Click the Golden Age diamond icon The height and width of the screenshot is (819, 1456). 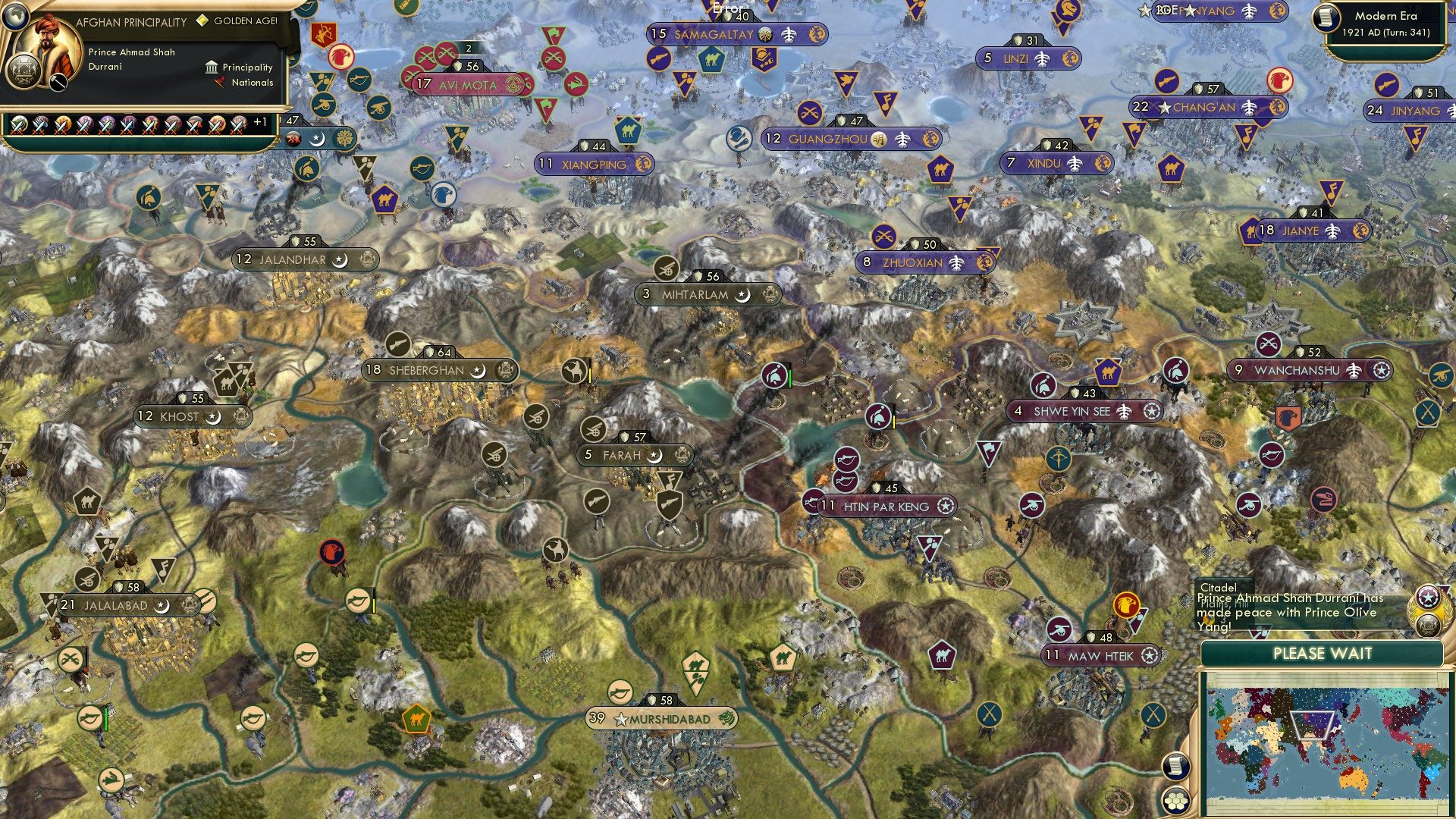202,20
